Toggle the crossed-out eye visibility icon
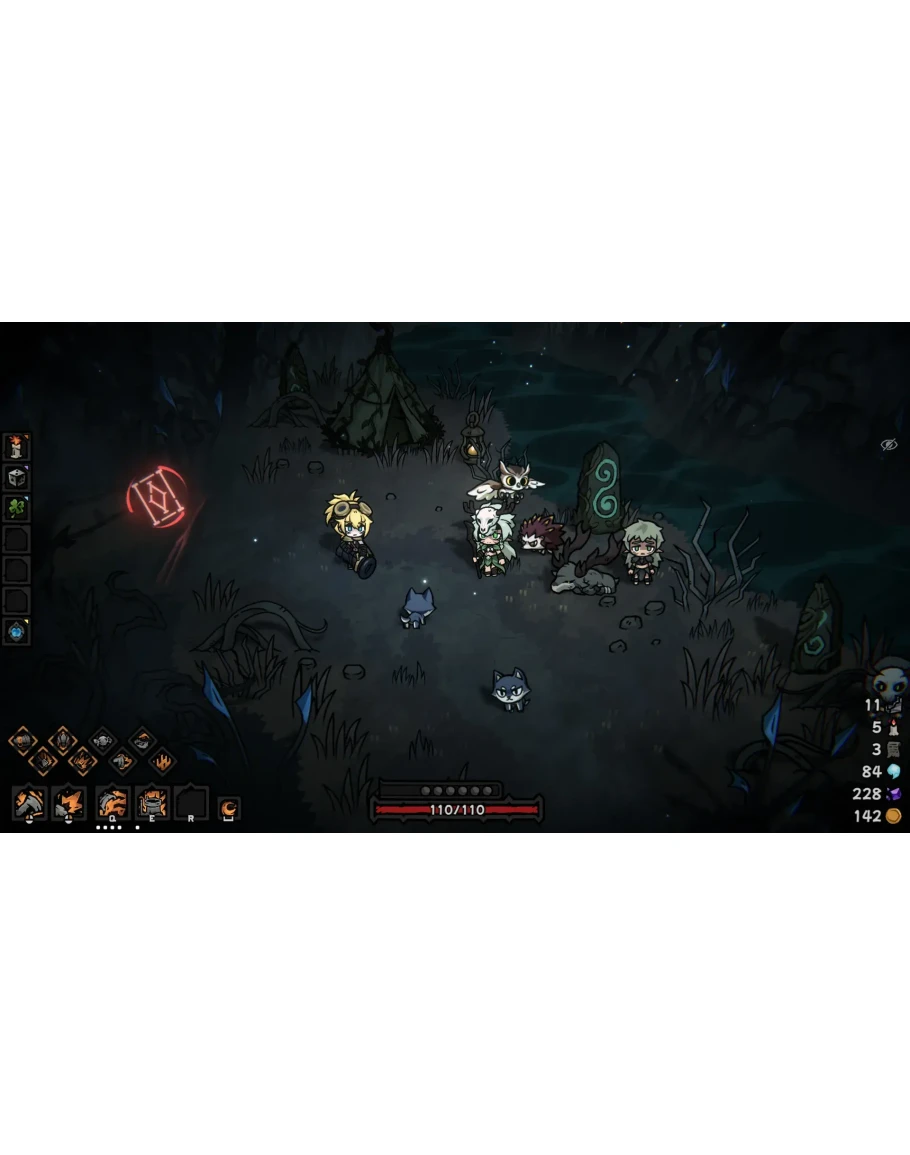The image size is (910, 1155). click(x=888, y=445)
